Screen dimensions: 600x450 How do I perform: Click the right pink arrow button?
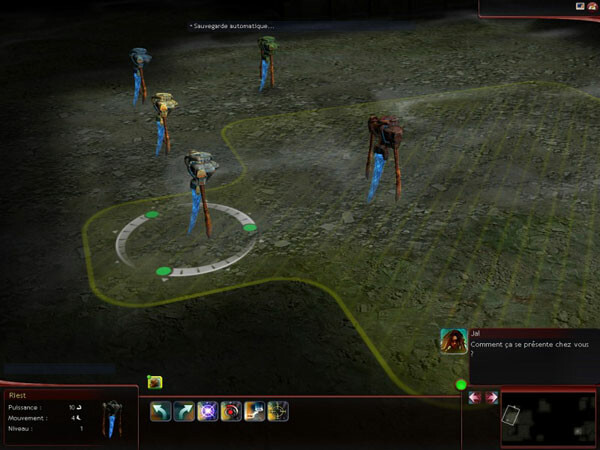[491, 398]
